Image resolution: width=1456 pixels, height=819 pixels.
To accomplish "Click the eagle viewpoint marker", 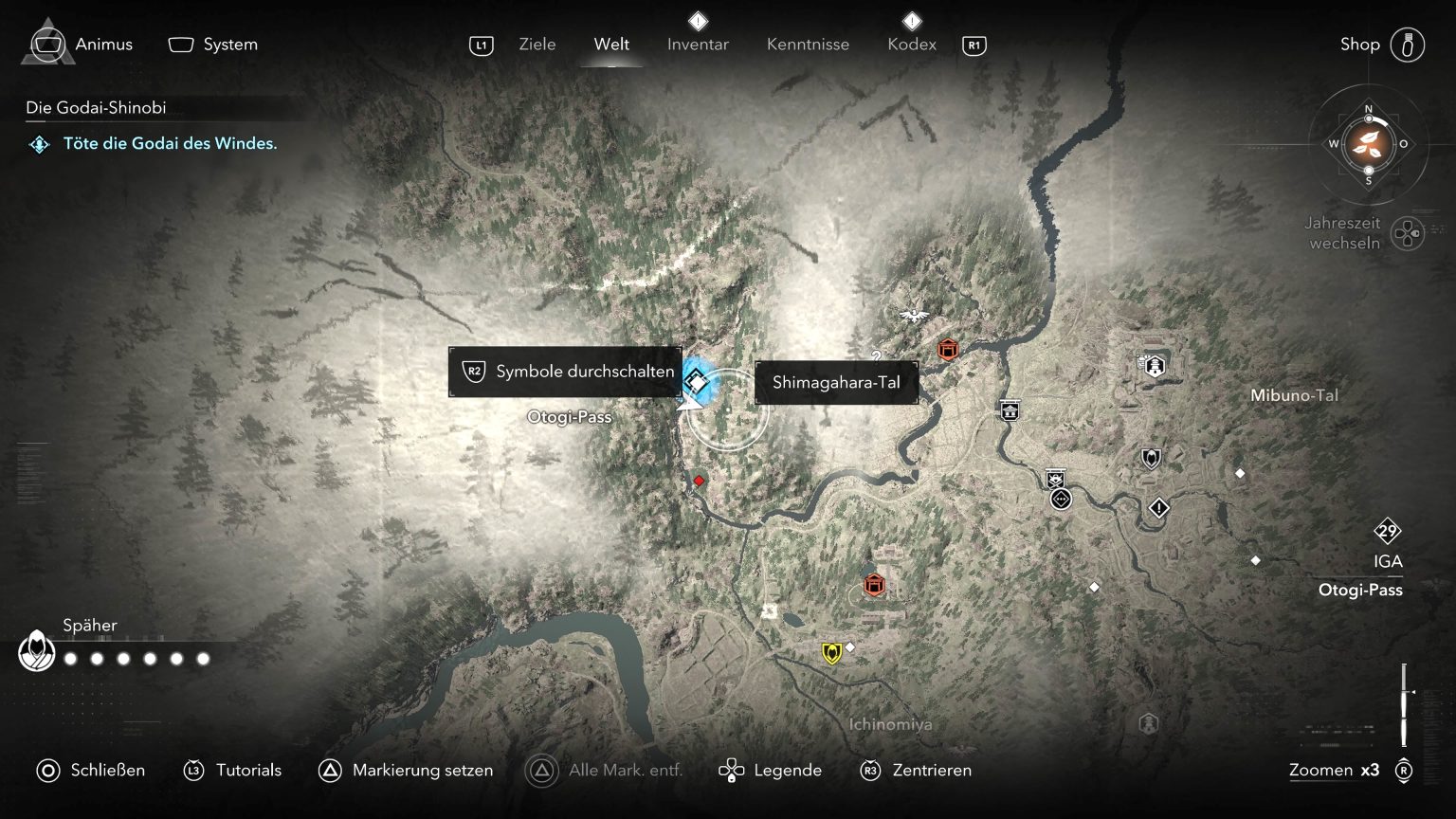I will (914, 316).
